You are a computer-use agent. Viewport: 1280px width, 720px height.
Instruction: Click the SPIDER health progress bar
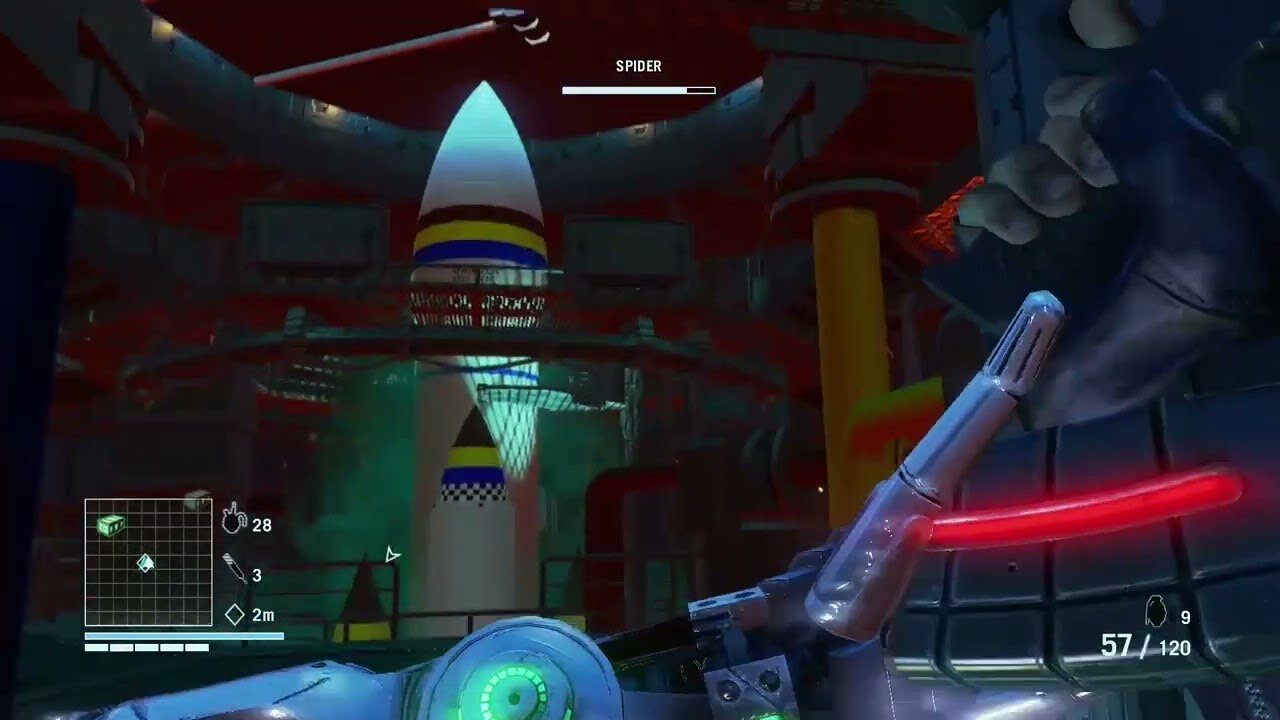pos(639,90)
